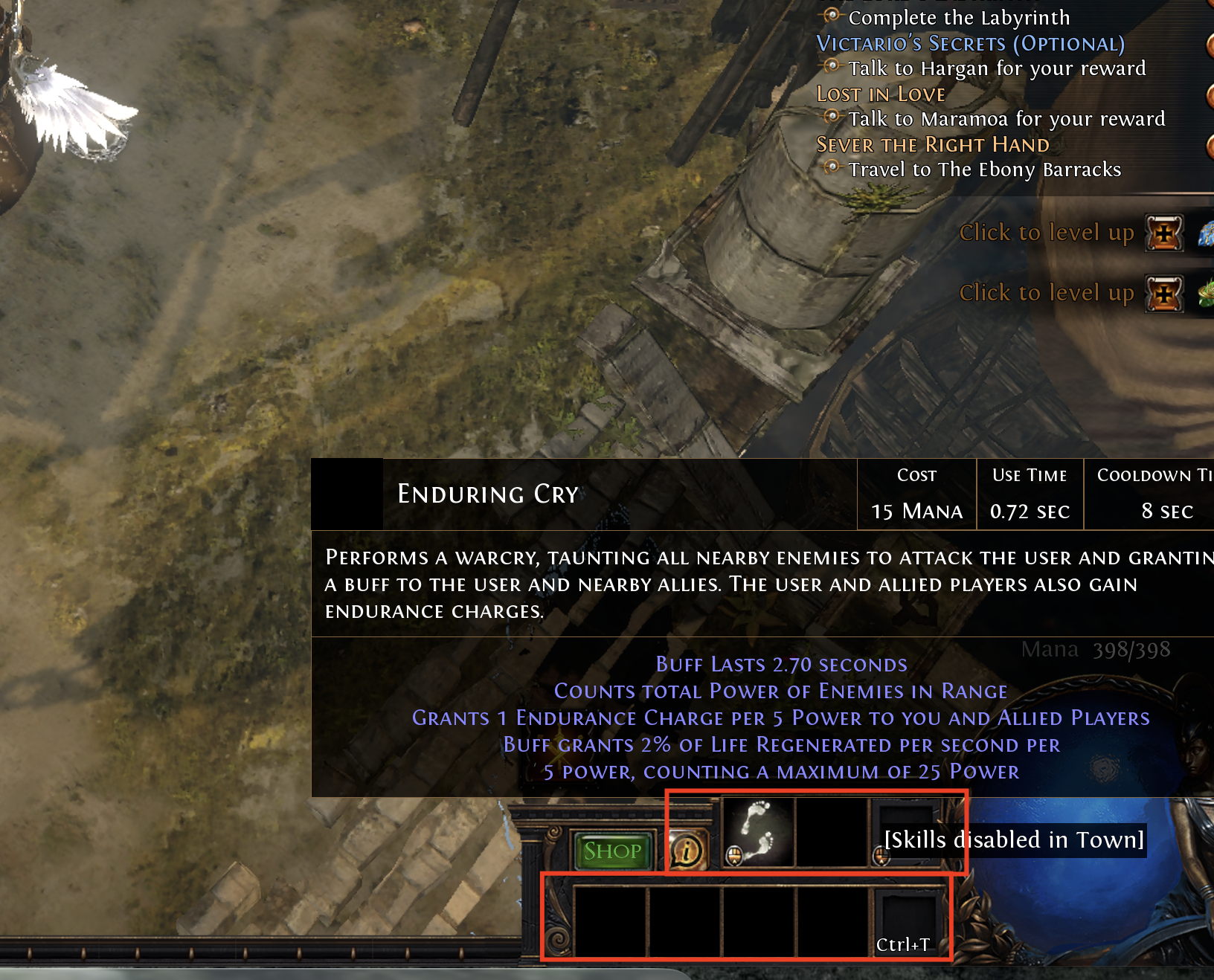
Task: Click the orange info speech-bubble icon
Action: 687,851
